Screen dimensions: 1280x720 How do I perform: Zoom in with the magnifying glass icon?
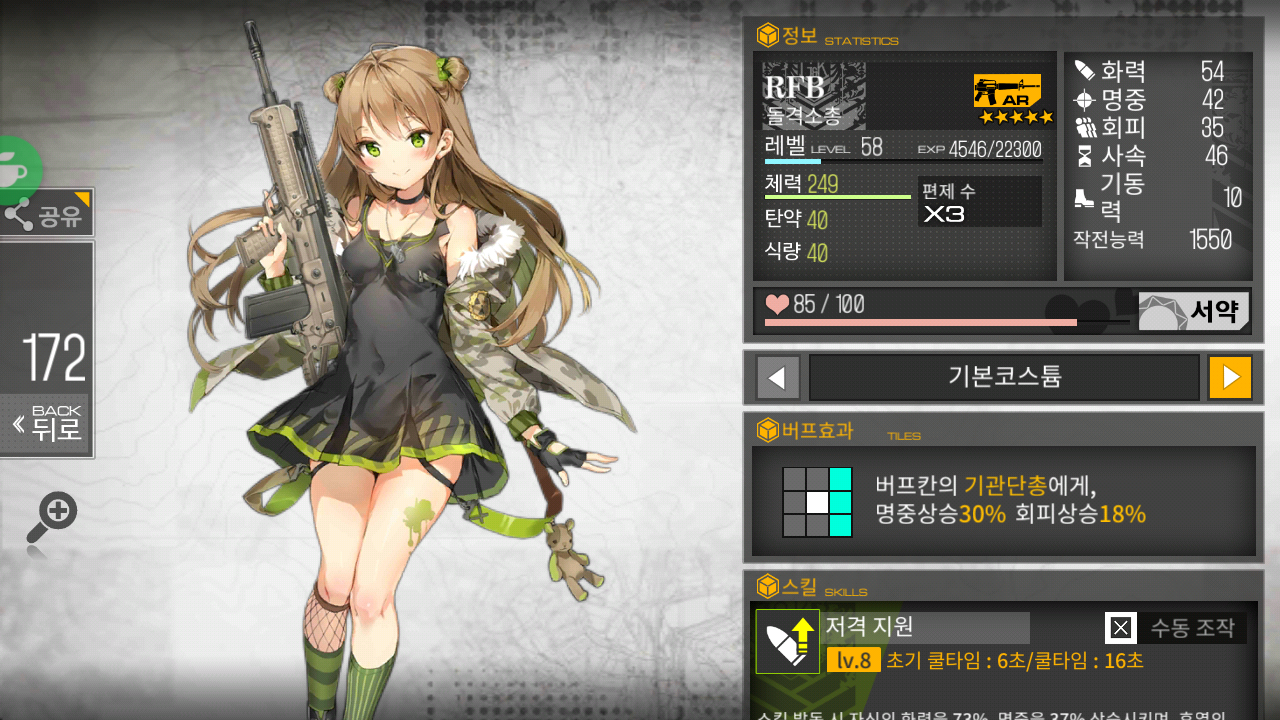click(x=51, y=517)
